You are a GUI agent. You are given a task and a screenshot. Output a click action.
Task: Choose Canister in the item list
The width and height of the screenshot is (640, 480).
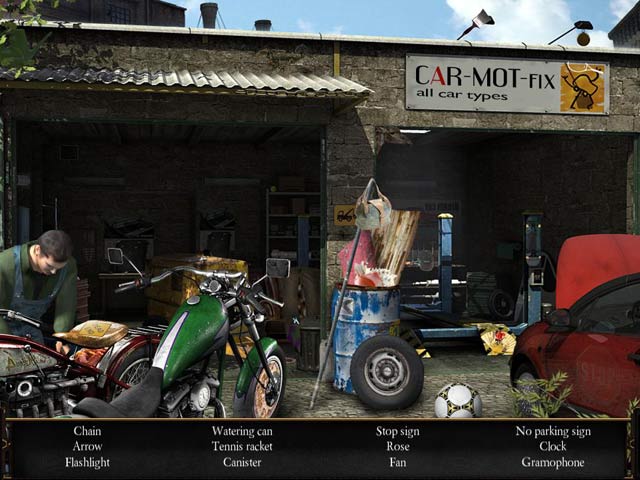pyautogui.click(x=242, y=462)
